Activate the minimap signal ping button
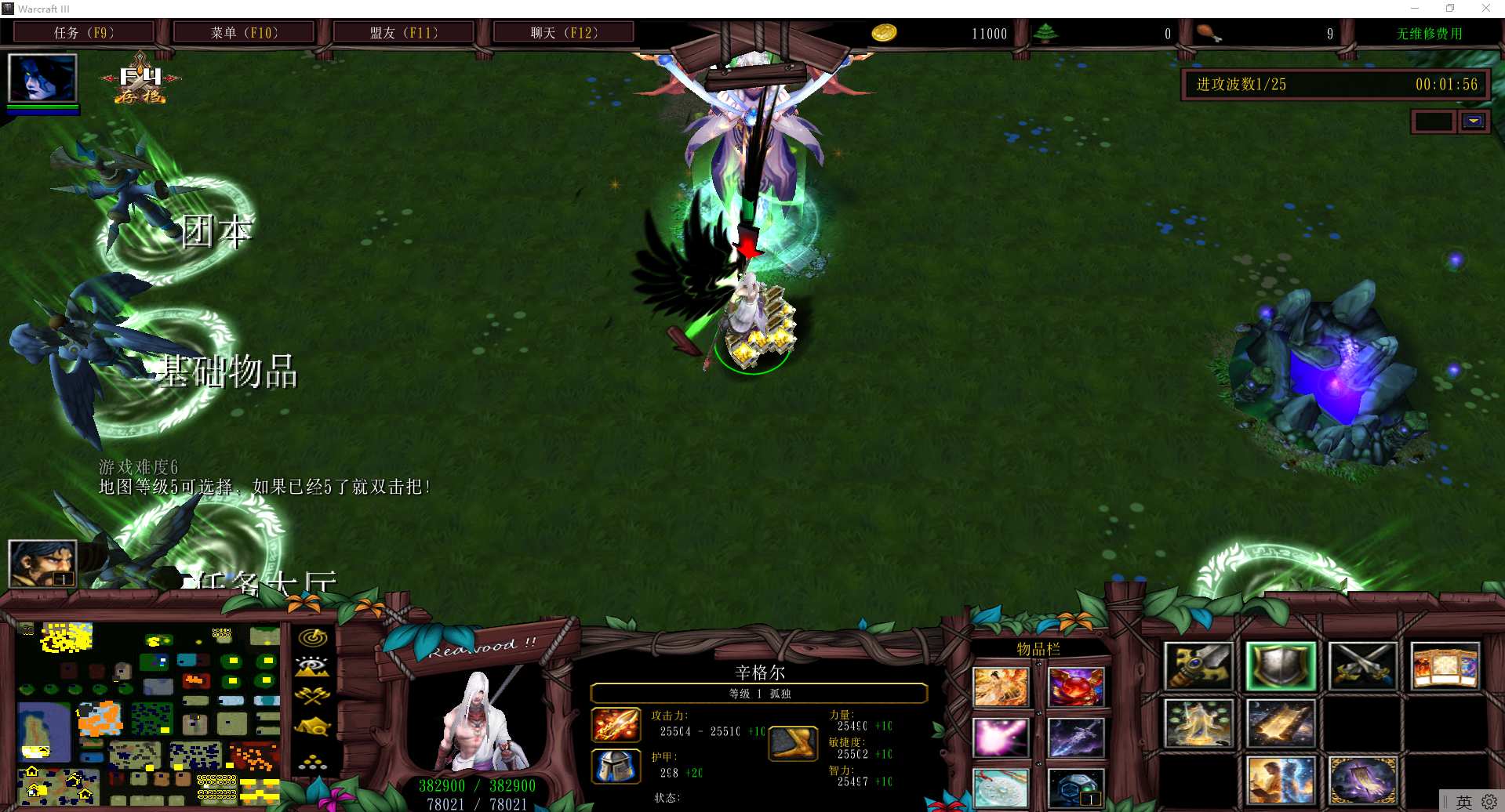Screen dimensions: 1505x812 click(312, 638)
